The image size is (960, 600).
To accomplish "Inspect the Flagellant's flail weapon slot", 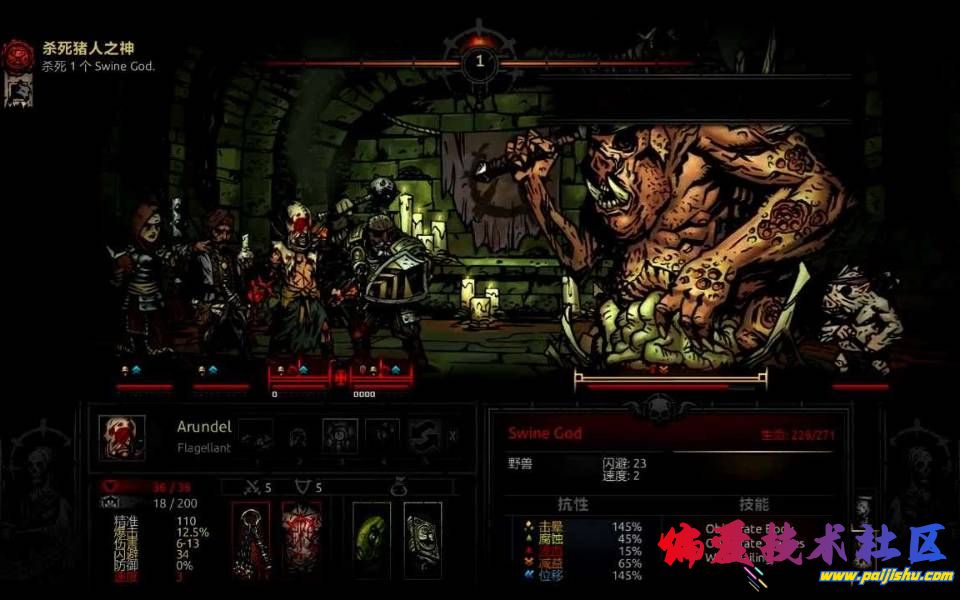I will pyautogui.click(x=251, y=541).
